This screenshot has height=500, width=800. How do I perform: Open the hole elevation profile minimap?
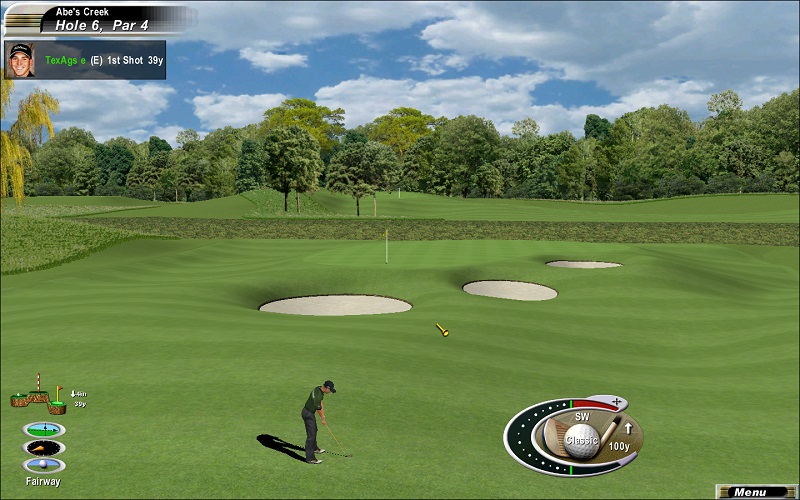38,398
